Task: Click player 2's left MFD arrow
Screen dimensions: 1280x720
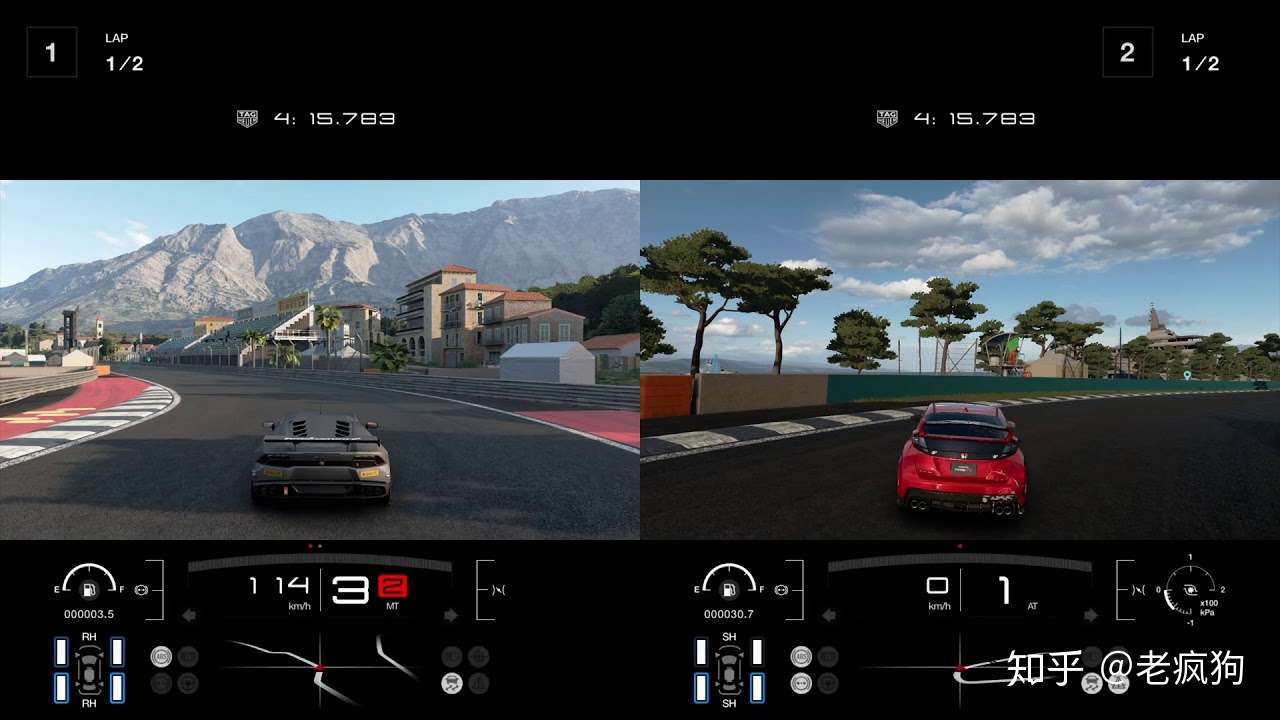Action: coord(828,615)
